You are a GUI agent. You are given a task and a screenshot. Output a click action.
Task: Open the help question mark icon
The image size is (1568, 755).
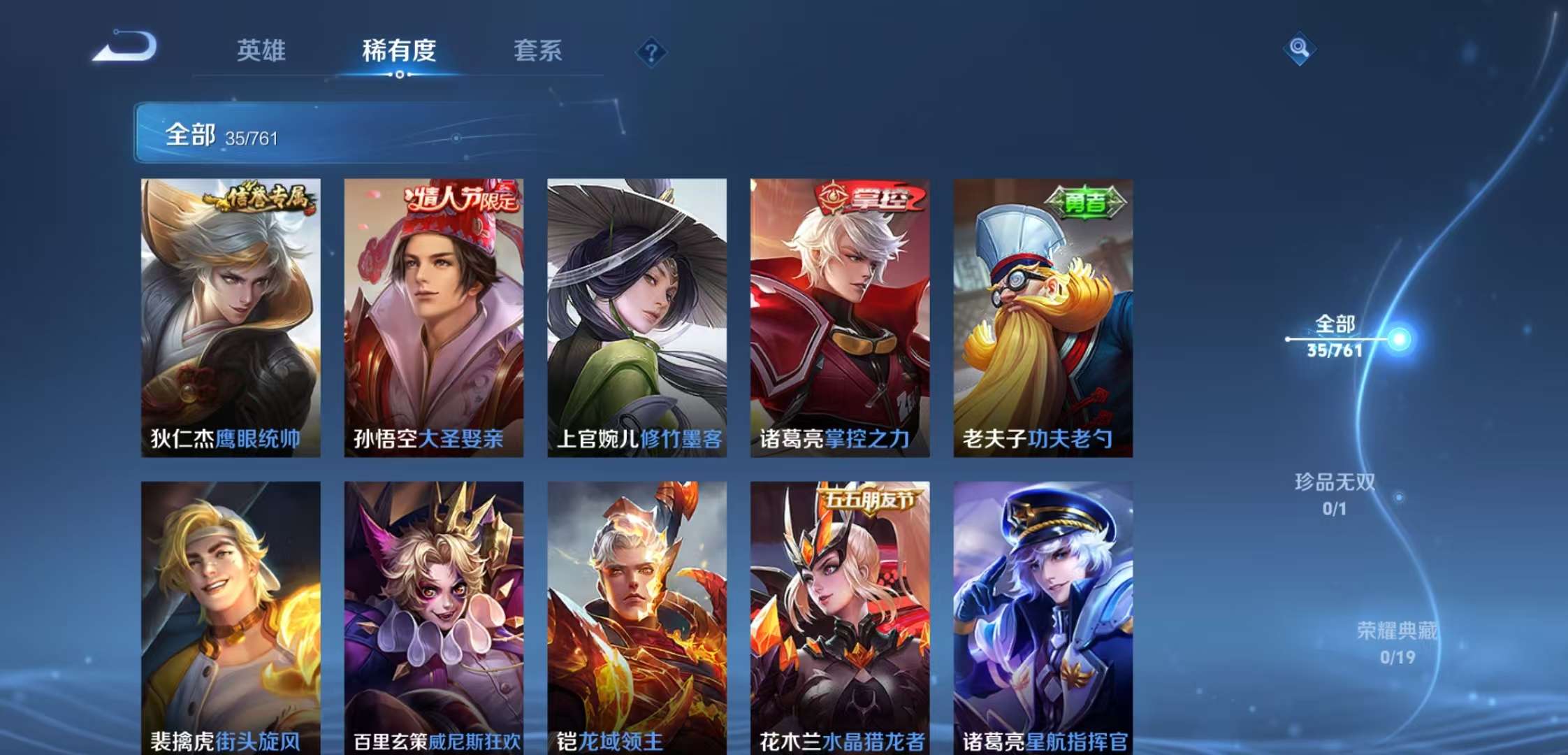(x=650, y=50)
